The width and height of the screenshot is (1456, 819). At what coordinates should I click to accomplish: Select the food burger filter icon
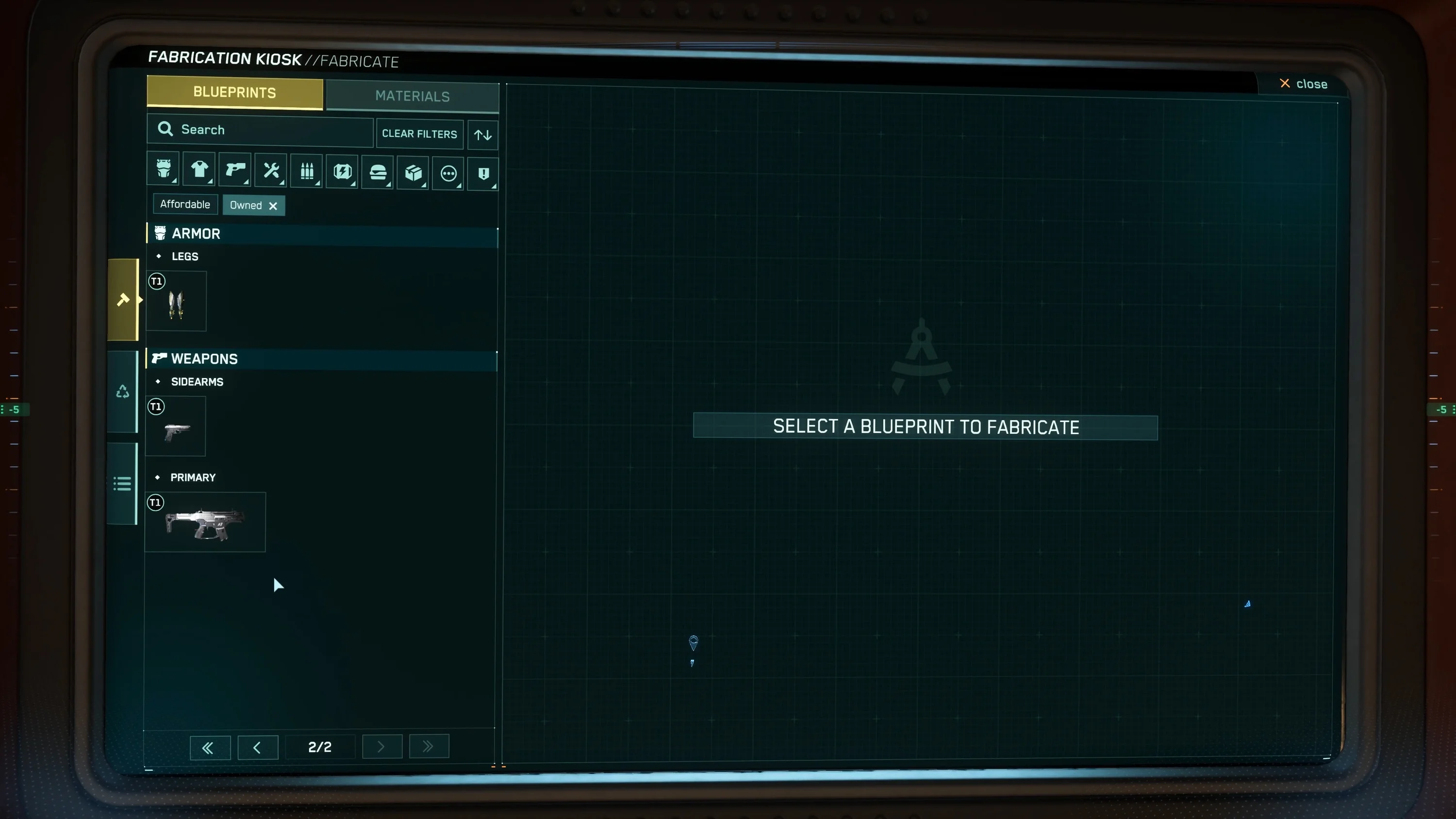pos(377,172)
